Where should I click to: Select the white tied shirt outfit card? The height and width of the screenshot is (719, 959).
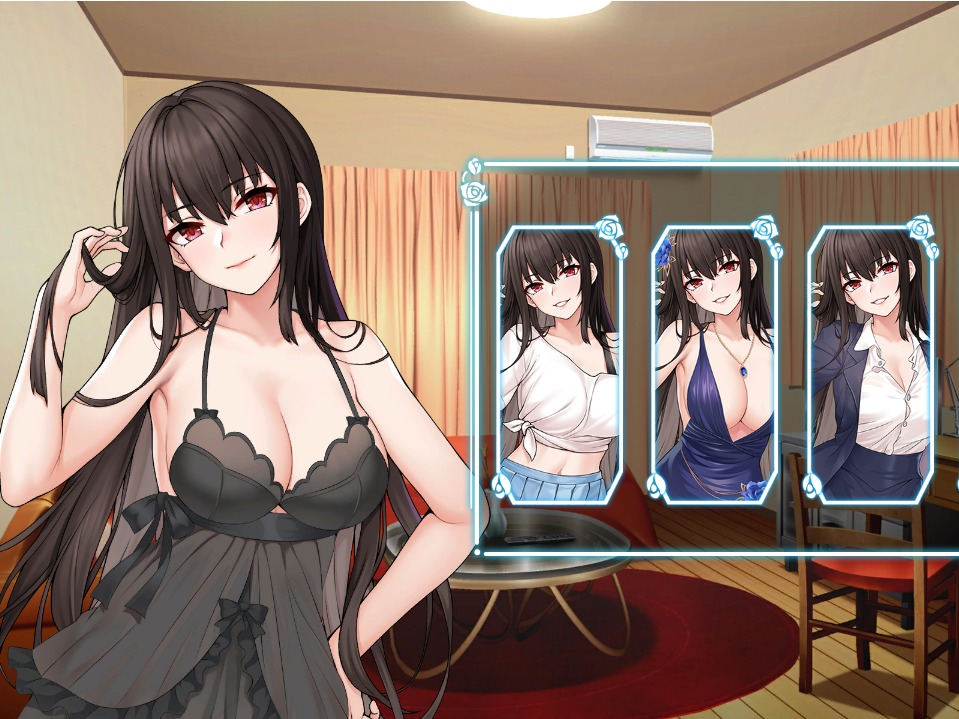click(x=560, y=365)
